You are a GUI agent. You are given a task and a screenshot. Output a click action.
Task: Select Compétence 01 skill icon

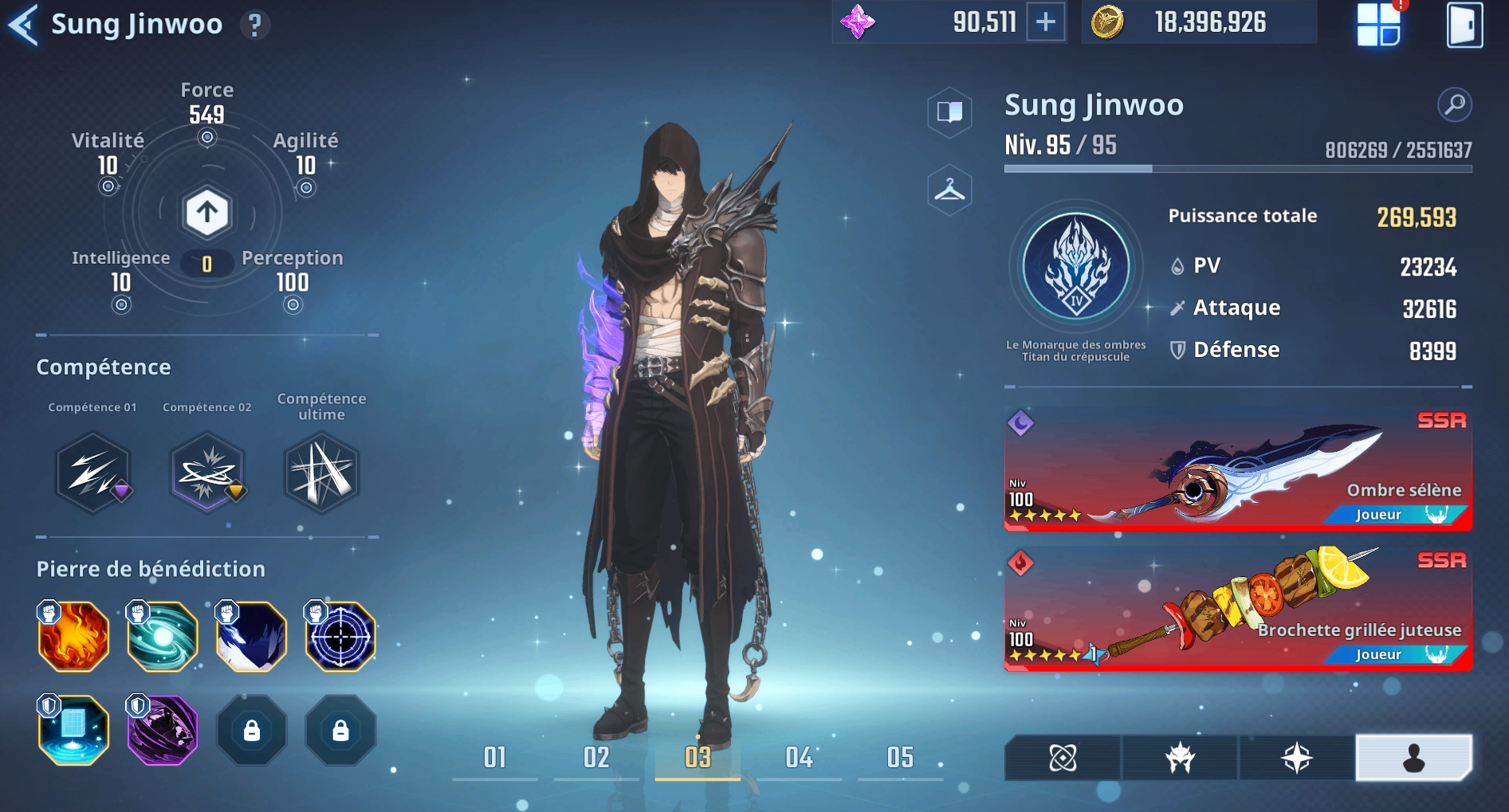[93, 472]
